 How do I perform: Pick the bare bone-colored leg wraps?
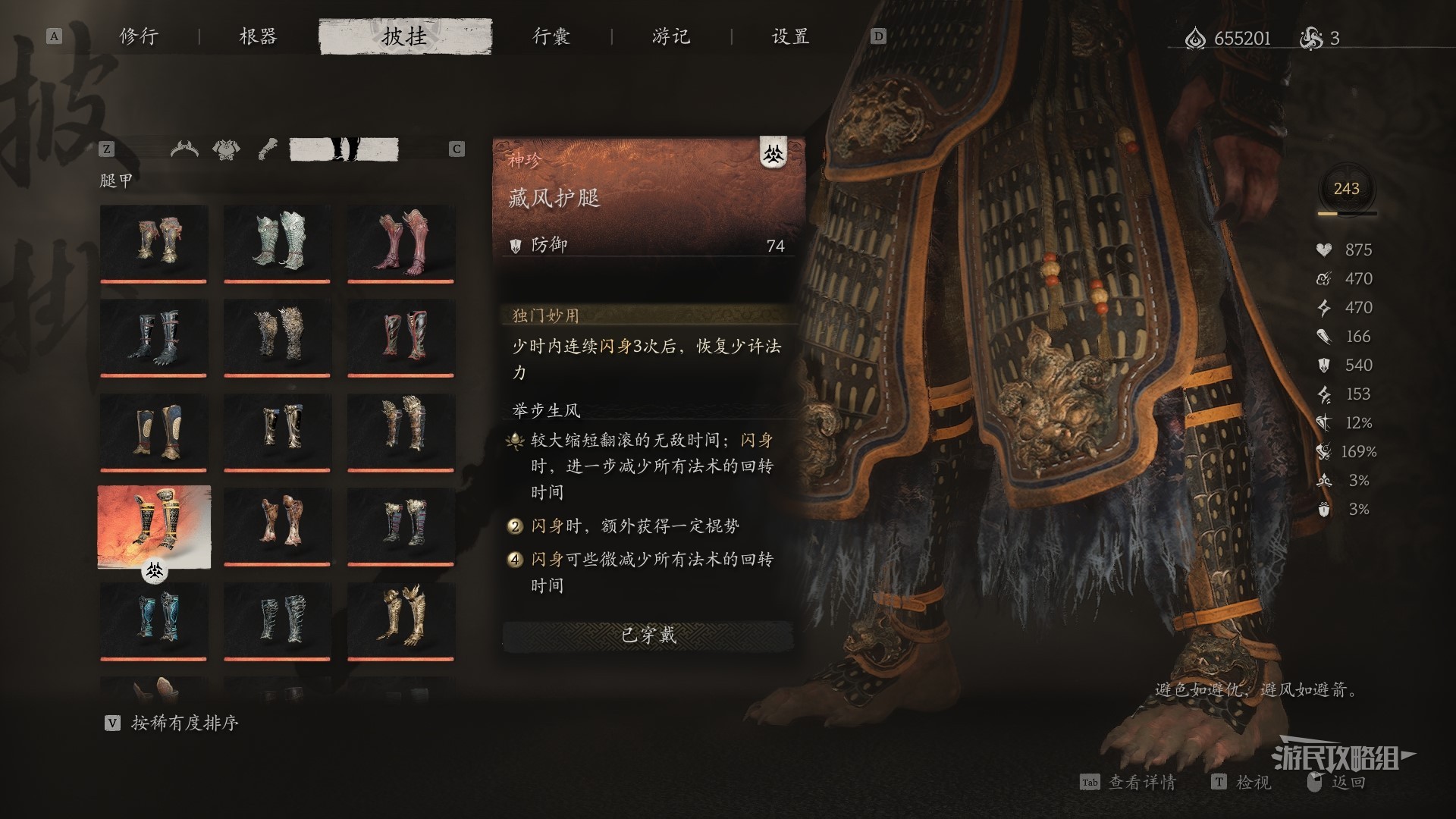tap(277, 525)
